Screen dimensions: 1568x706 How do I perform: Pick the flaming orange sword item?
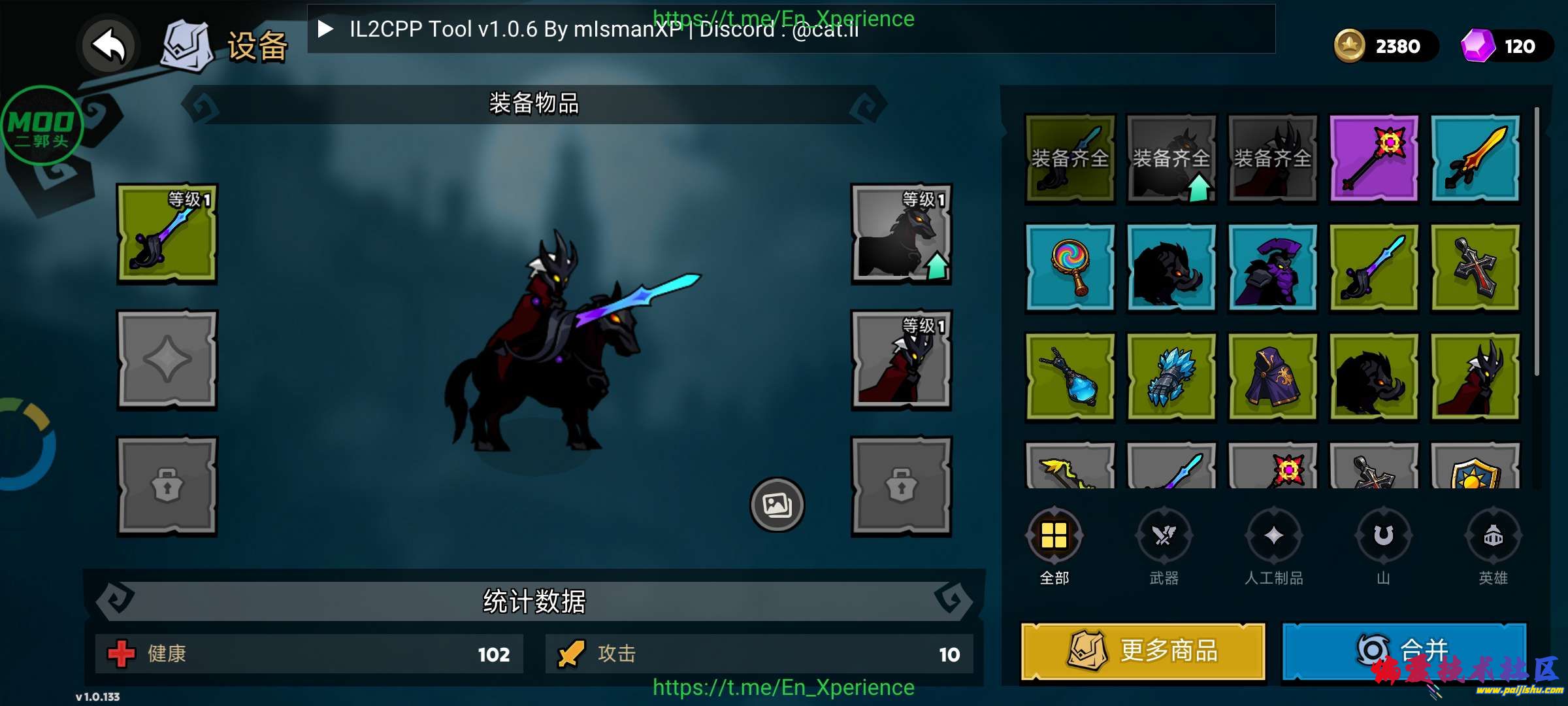pyautogui.click(x=1475, y=158)
